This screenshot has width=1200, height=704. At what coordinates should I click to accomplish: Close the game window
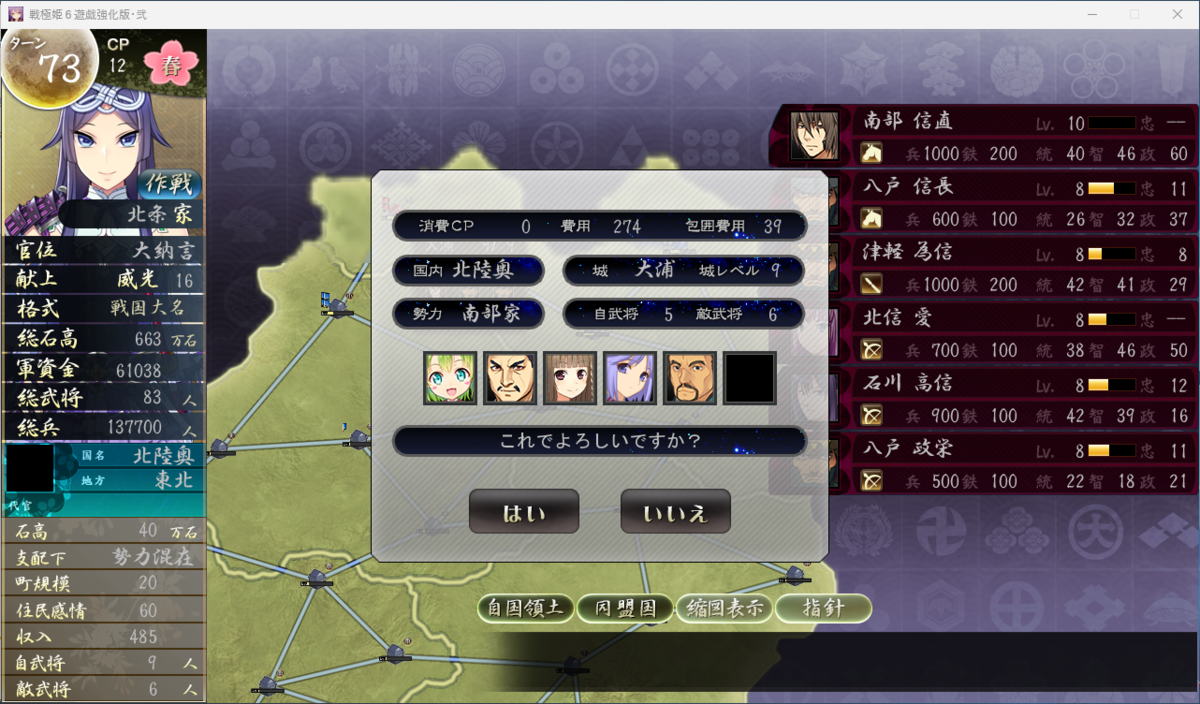pos(1176,14)
